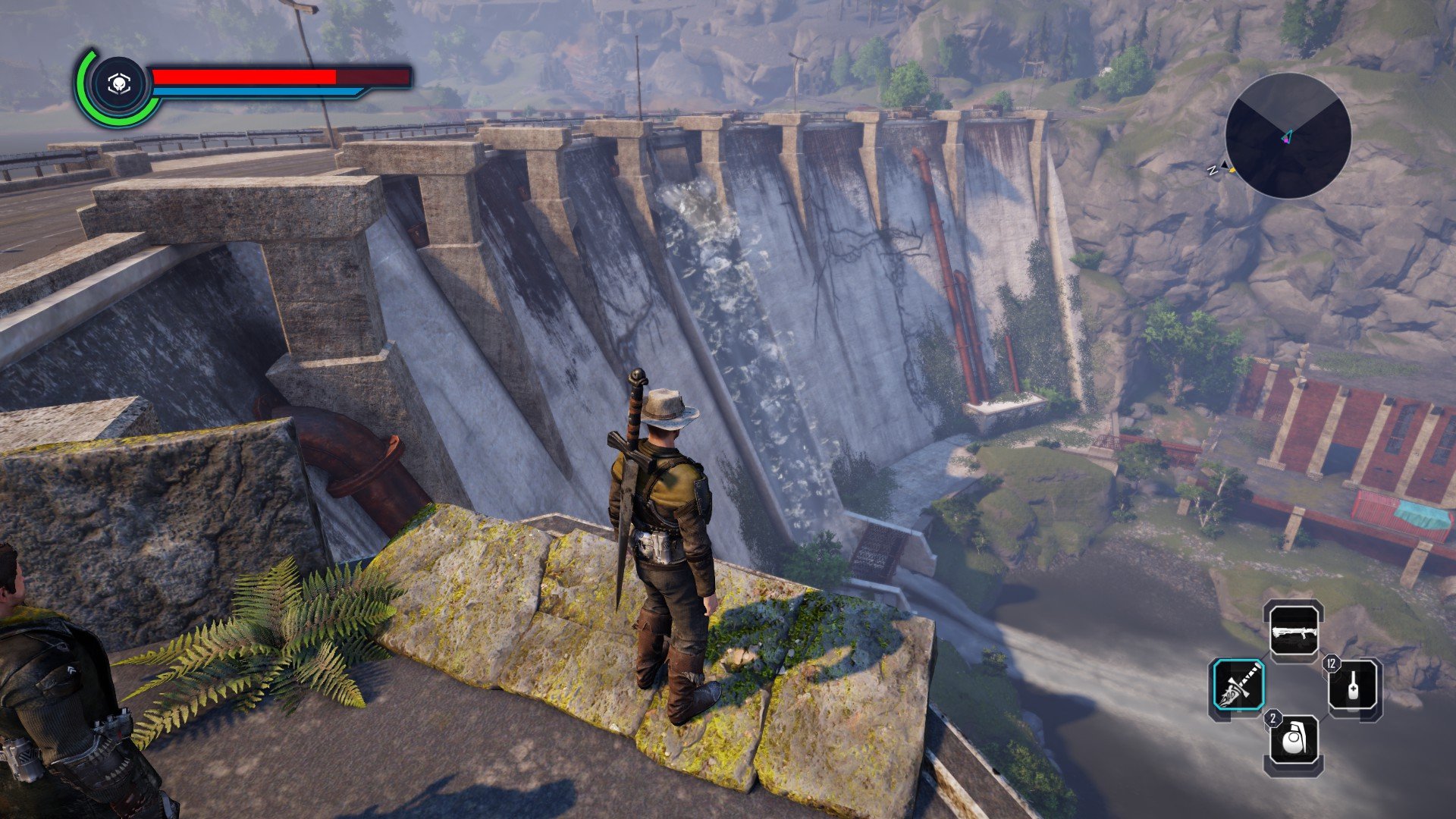Screen dimensions: 1456x819
Task: Open the circular minimap
Action: (x=1288, y=136)
